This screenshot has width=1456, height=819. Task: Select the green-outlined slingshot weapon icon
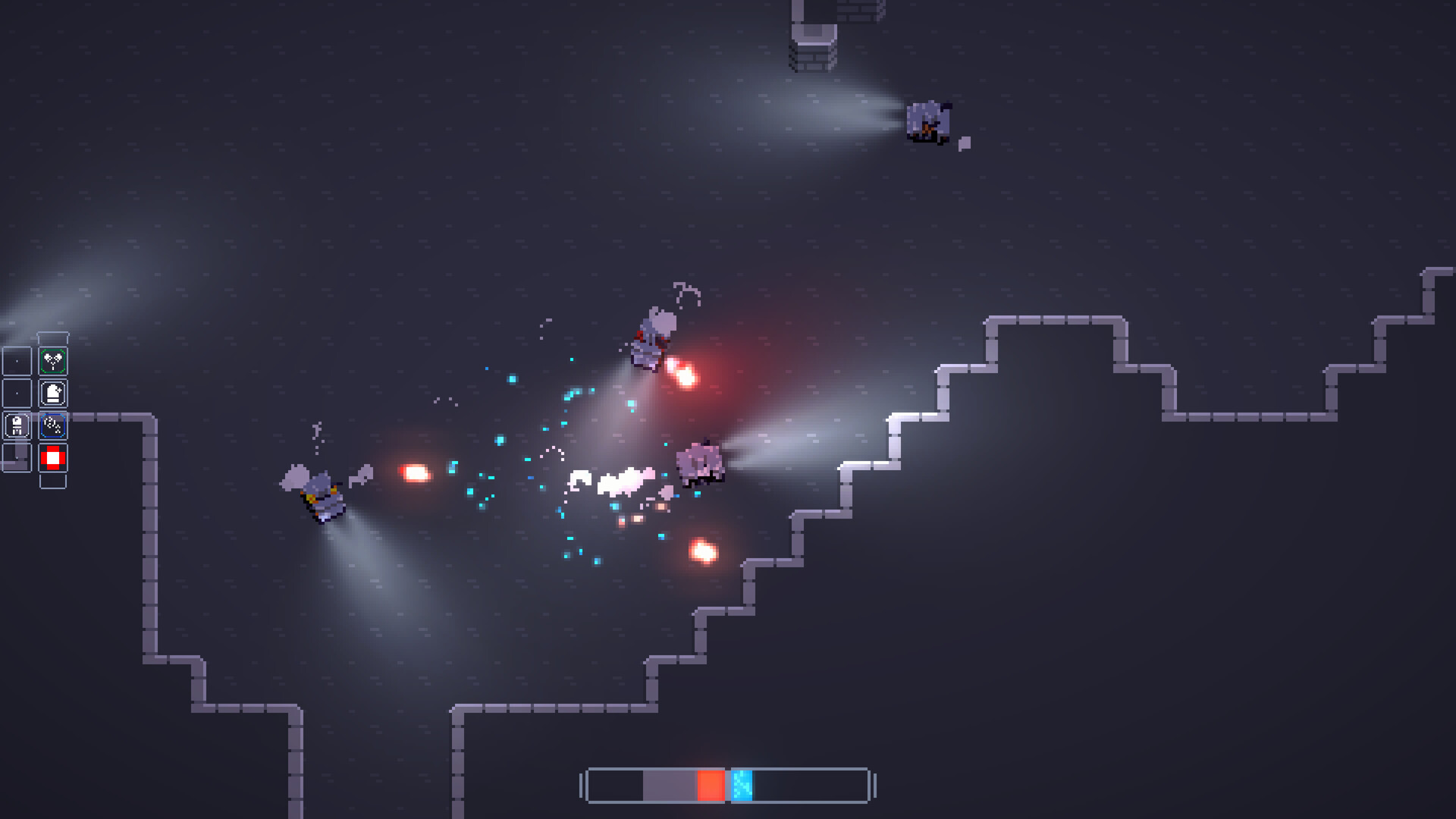(x=52, y=359)
